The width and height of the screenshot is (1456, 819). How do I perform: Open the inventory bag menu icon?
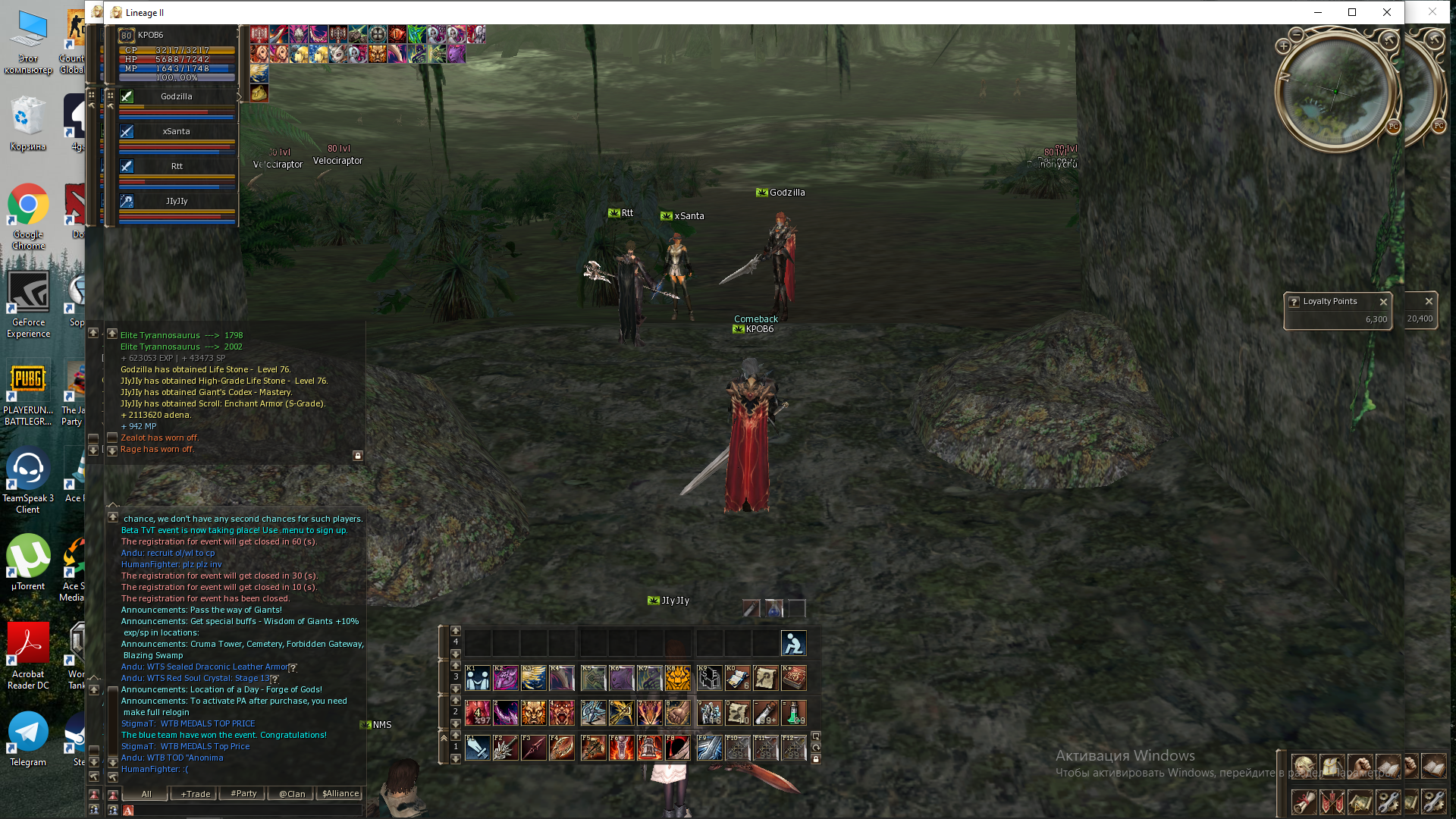(x=1332, y=767)
